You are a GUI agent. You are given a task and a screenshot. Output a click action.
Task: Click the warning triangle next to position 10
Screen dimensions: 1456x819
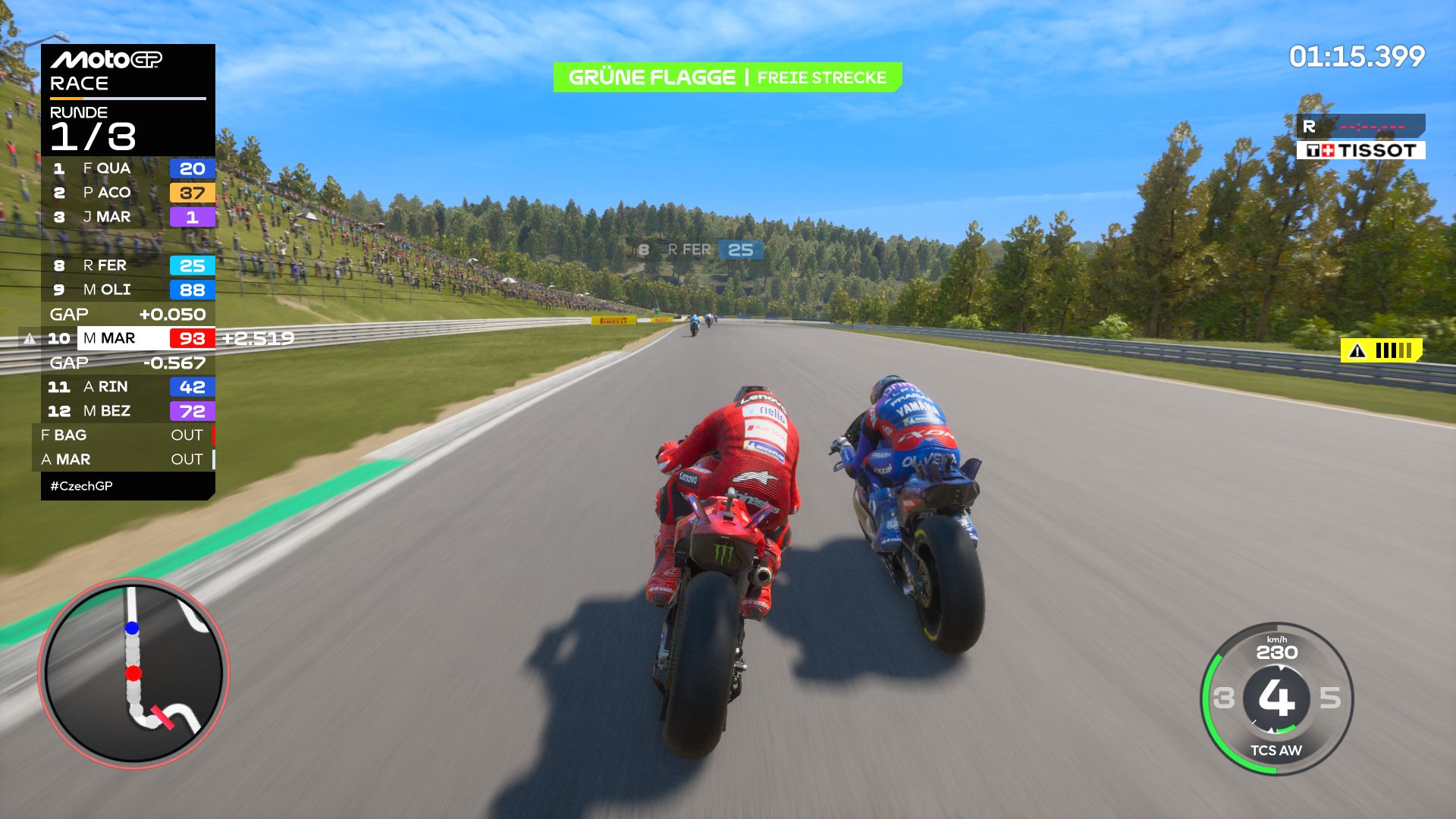pos(28,339)
